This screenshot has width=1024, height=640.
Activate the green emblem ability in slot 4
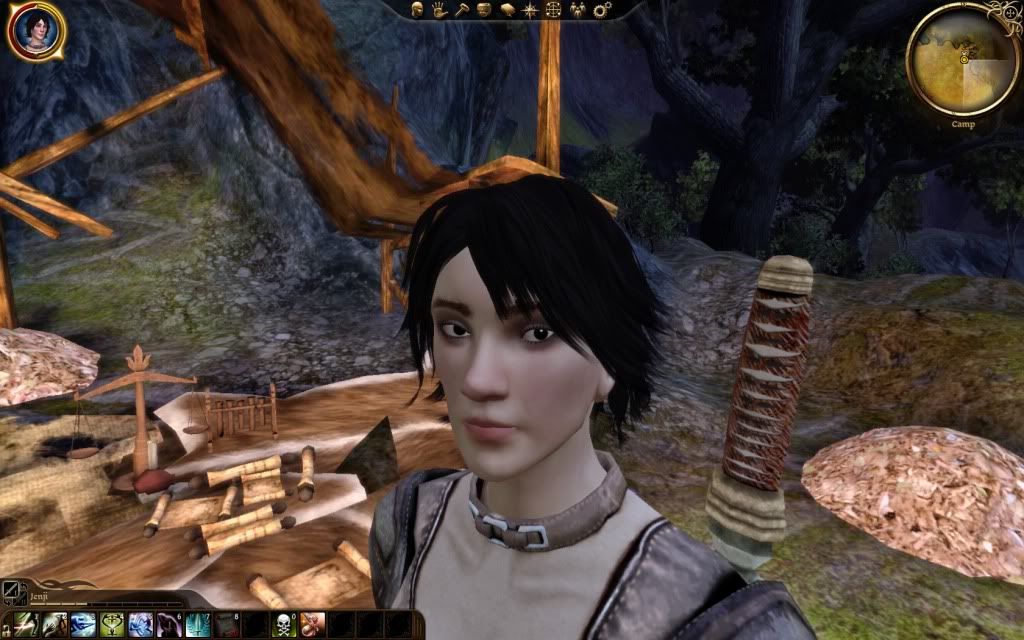[111, 625]
